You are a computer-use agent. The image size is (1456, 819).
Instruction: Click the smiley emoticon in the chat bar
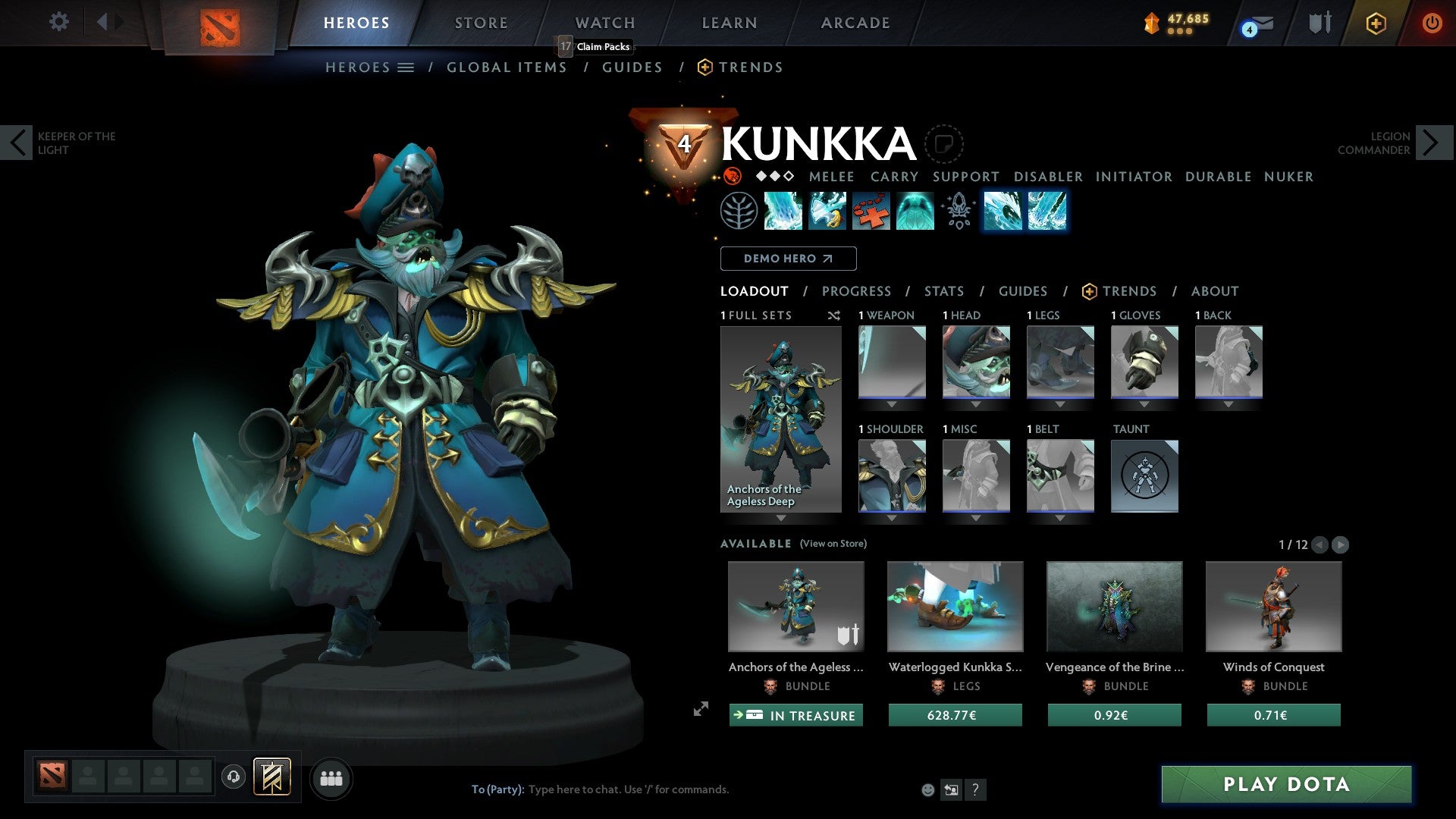(927, 789)
